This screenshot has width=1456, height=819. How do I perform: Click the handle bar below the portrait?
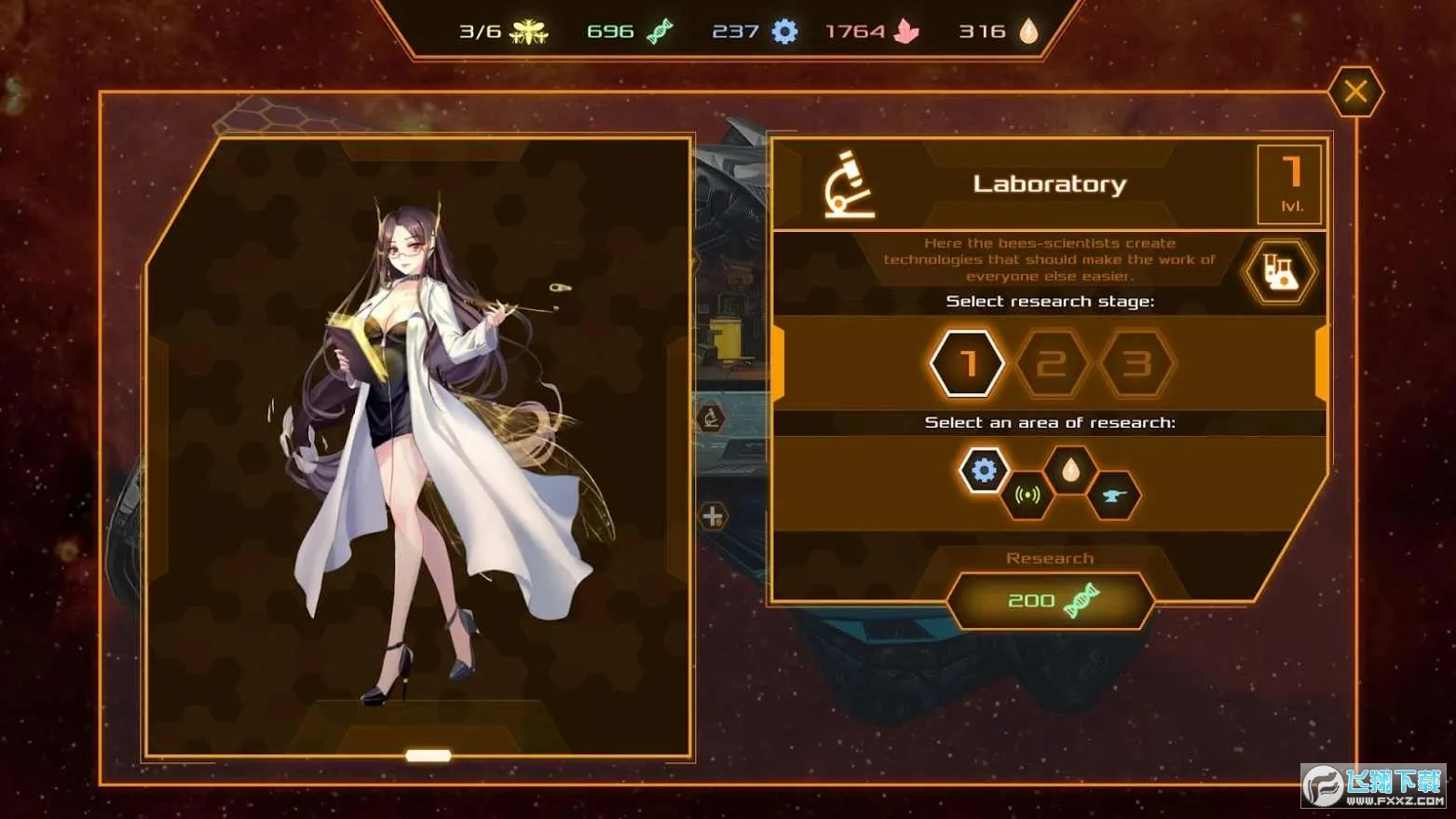pos(428,755)
